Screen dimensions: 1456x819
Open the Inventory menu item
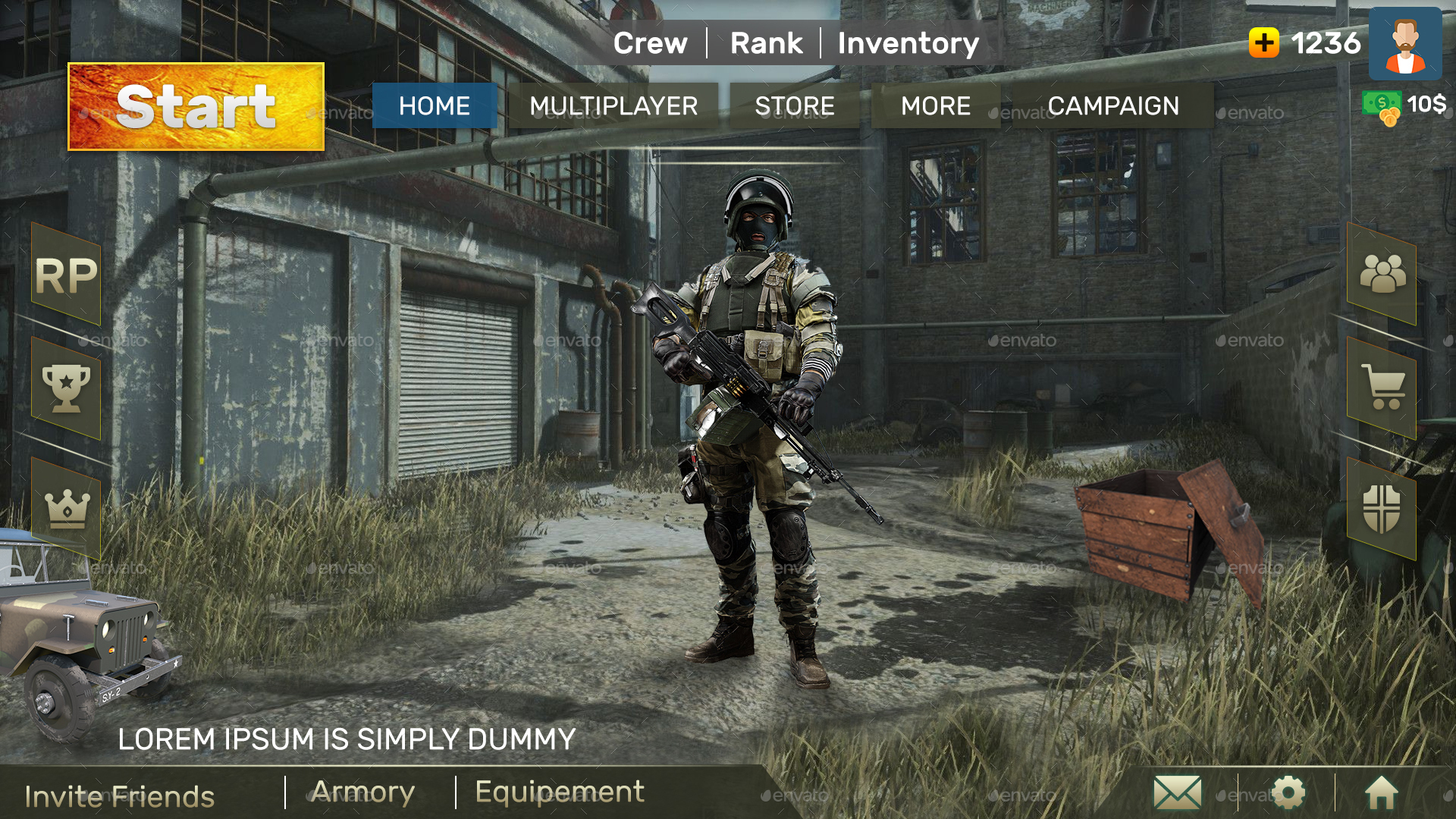tap(908, 43)
